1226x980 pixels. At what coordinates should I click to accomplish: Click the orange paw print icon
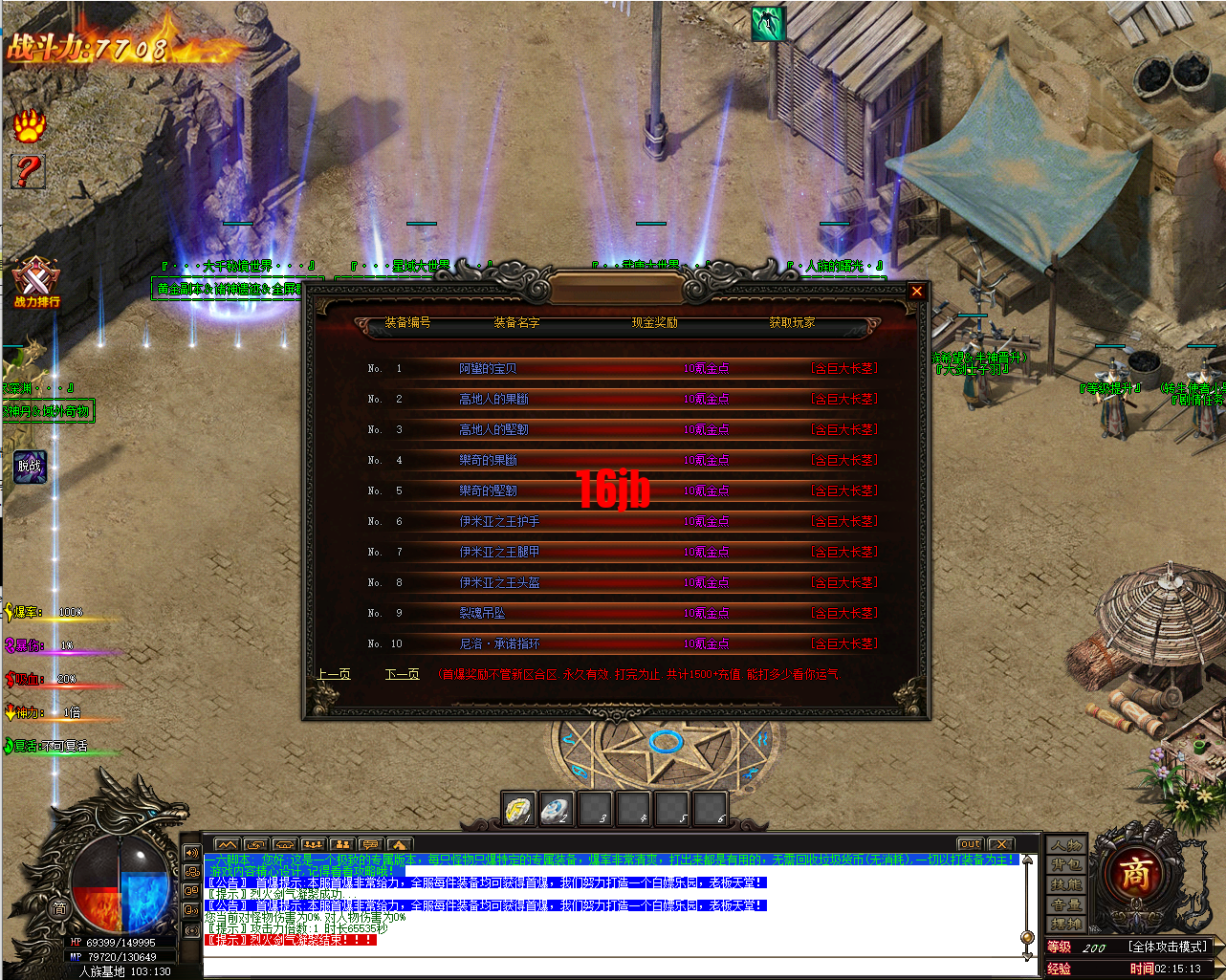[29, 124]
